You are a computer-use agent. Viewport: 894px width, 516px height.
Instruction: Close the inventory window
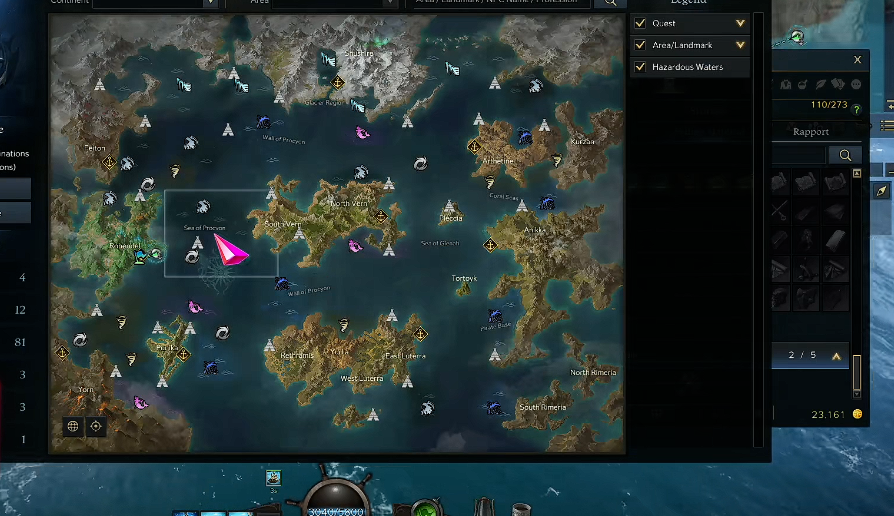click(857, 60)
